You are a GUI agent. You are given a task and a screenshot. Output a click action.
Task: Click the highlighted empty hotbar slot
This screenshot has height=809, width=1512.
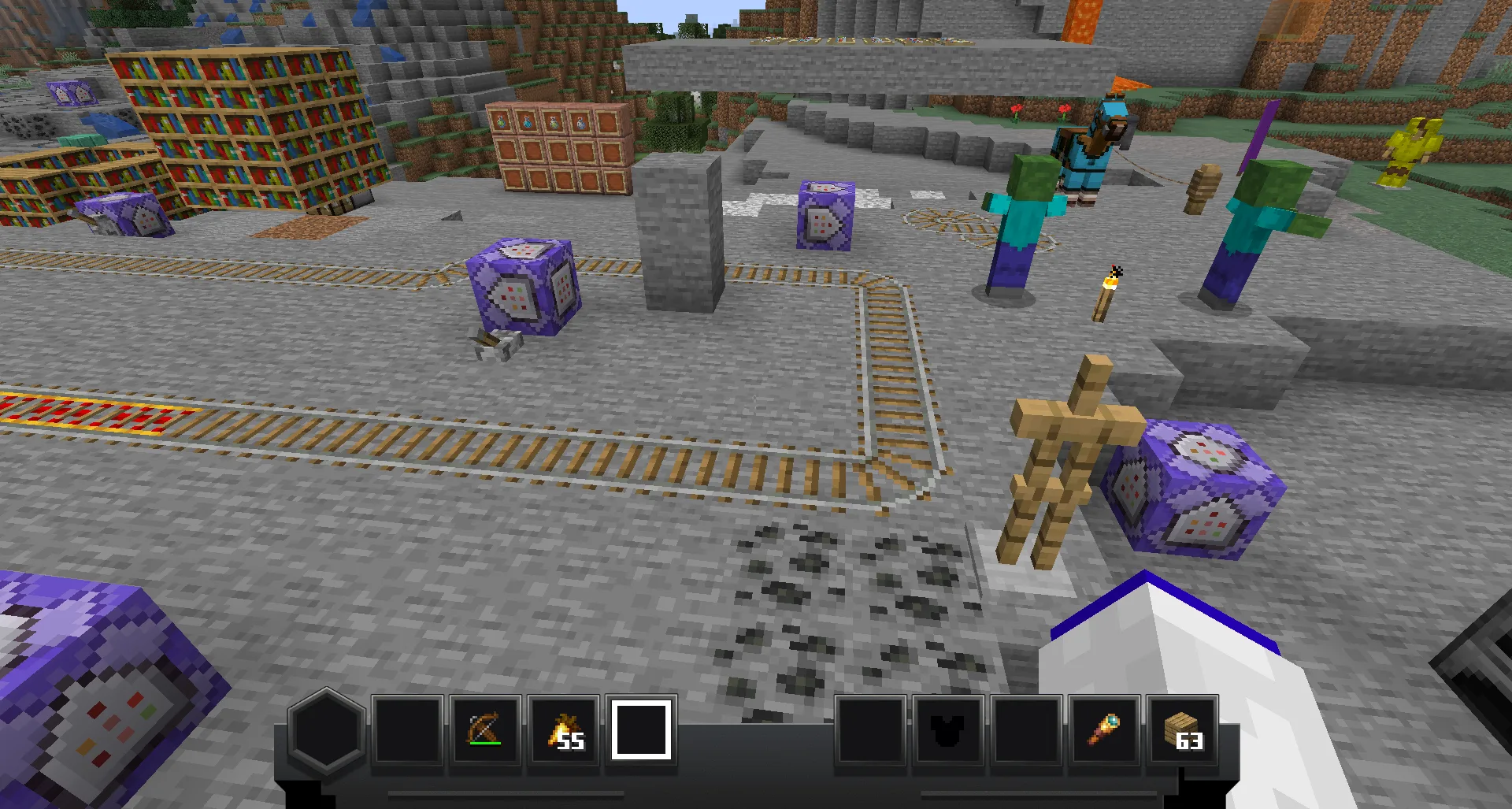pos(641,730)
